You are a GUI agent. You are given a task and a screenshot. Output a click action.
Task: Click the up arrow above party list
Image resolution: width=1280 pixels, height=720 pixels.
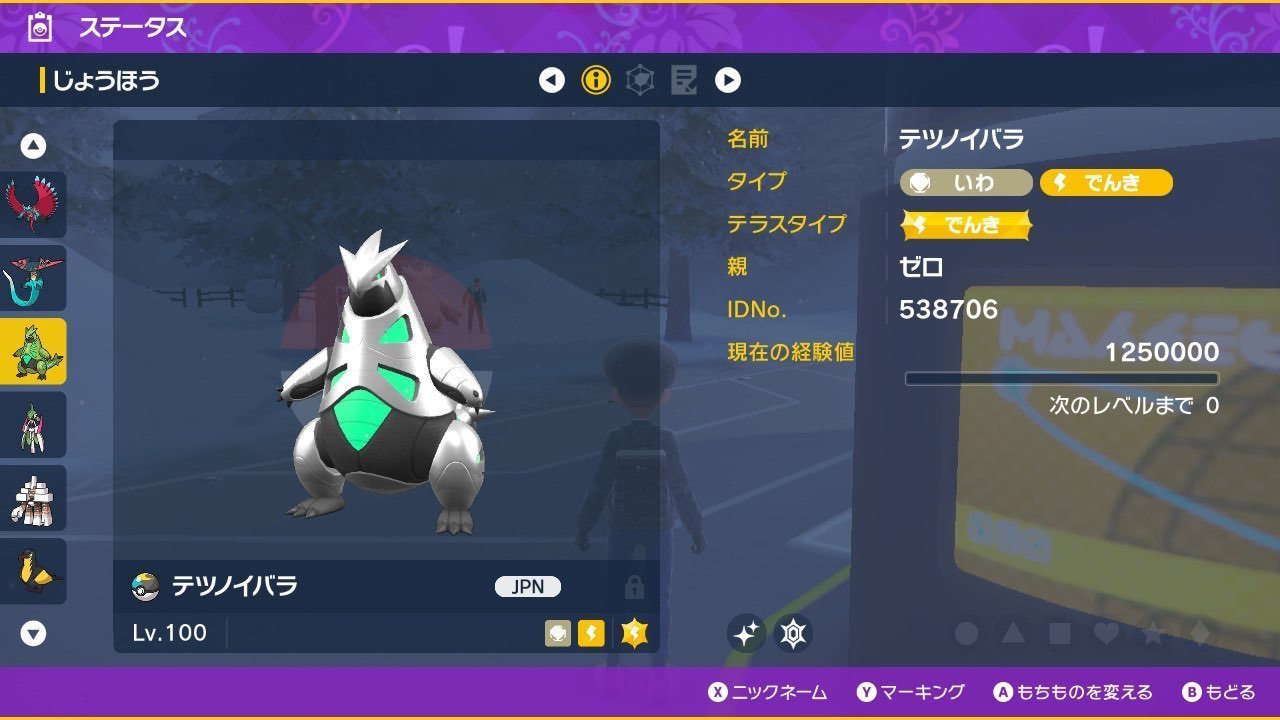33,144
